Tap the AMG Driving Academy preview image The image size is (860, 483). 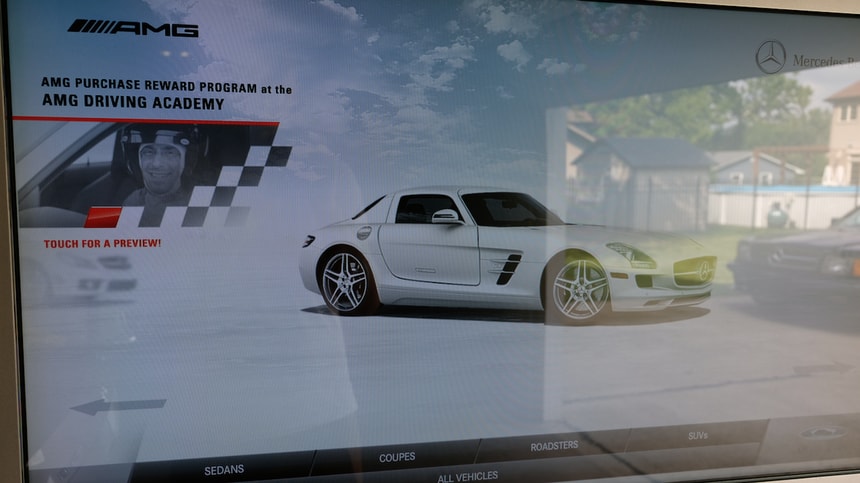pos(150,176)
